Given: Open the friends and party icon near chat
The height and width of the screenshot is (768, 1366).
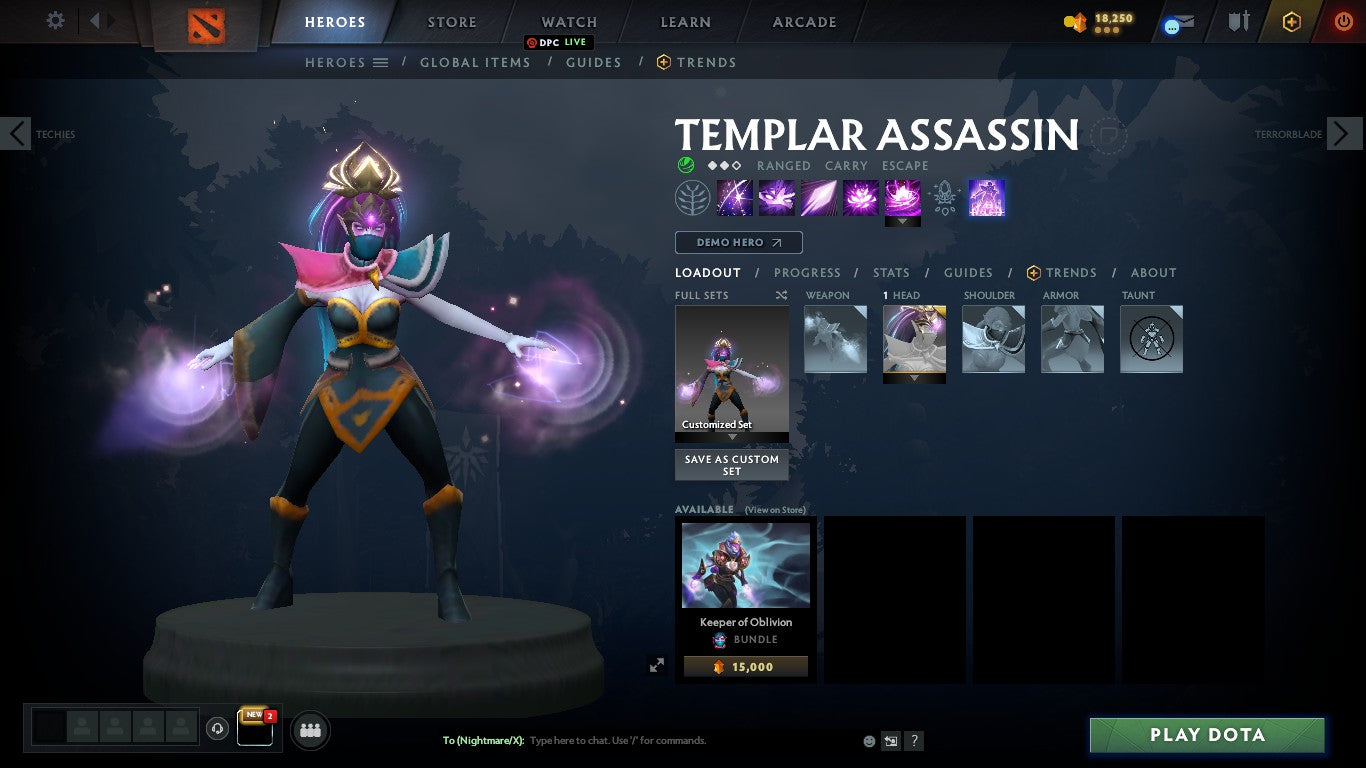Looking at the screenshot, I should pos(310,730).
